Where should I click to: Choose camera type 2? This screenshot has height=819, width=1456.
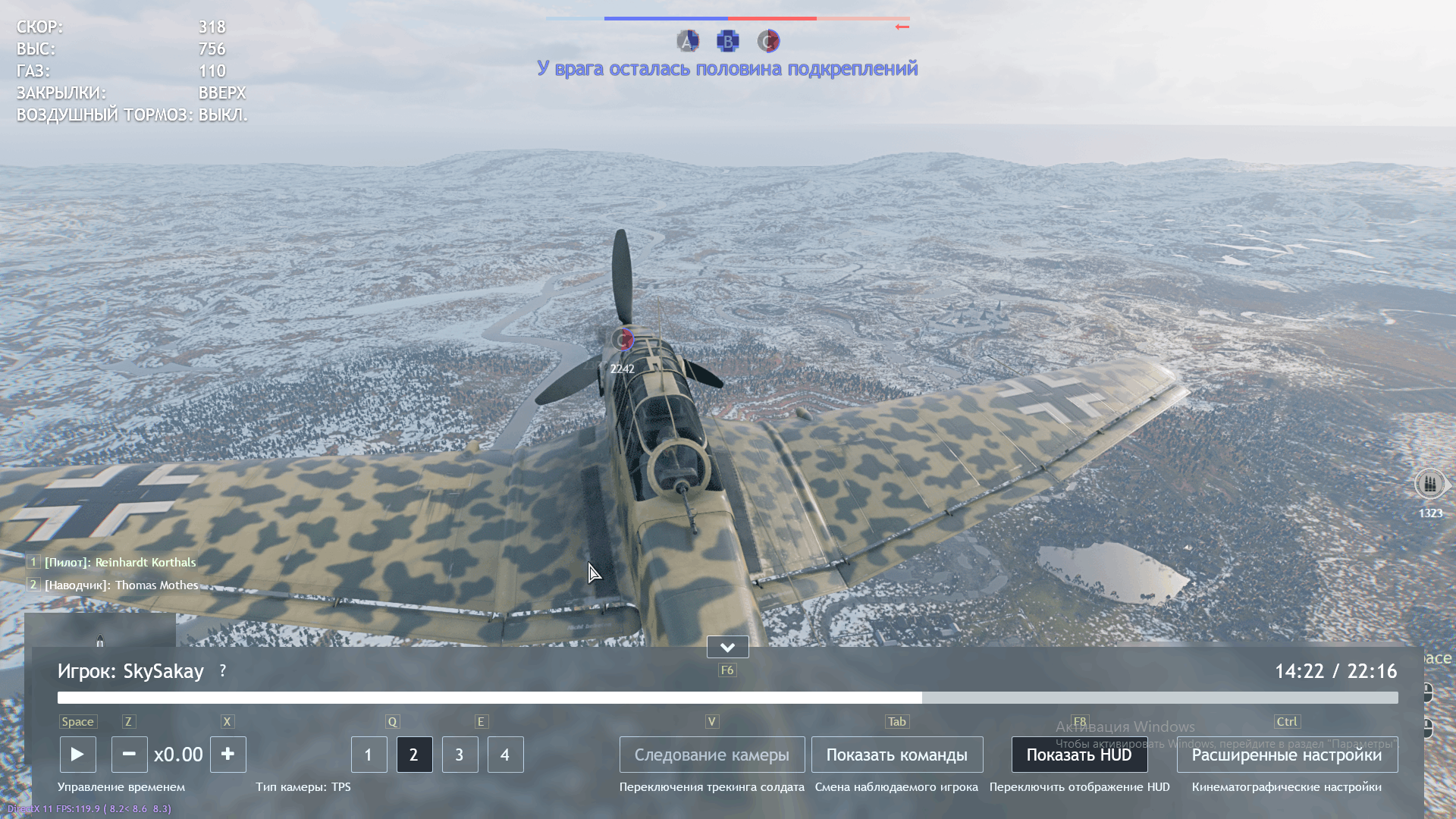(x=414, y=755)
